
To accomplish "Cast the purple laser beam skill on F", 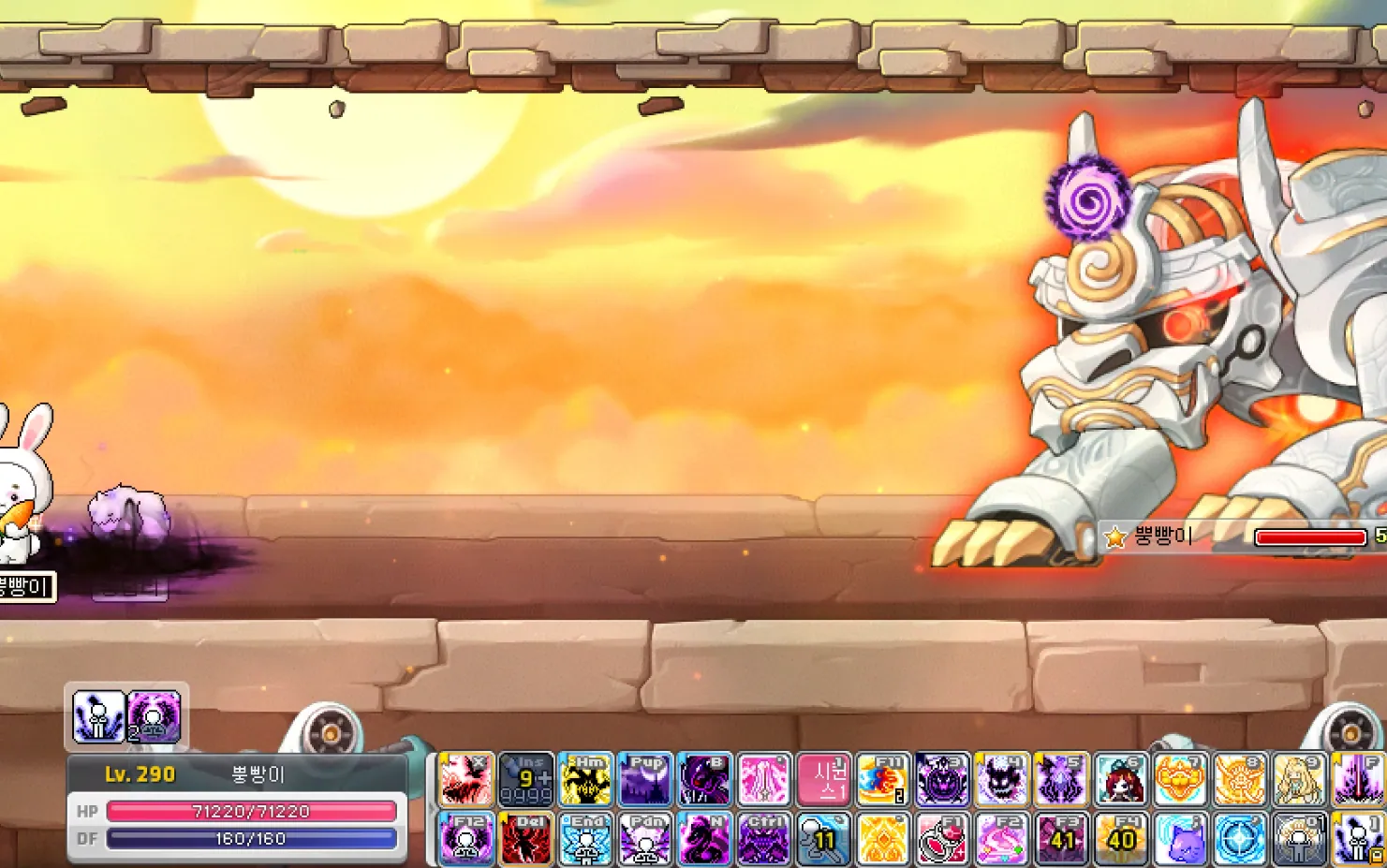I will pos(1358,779).
